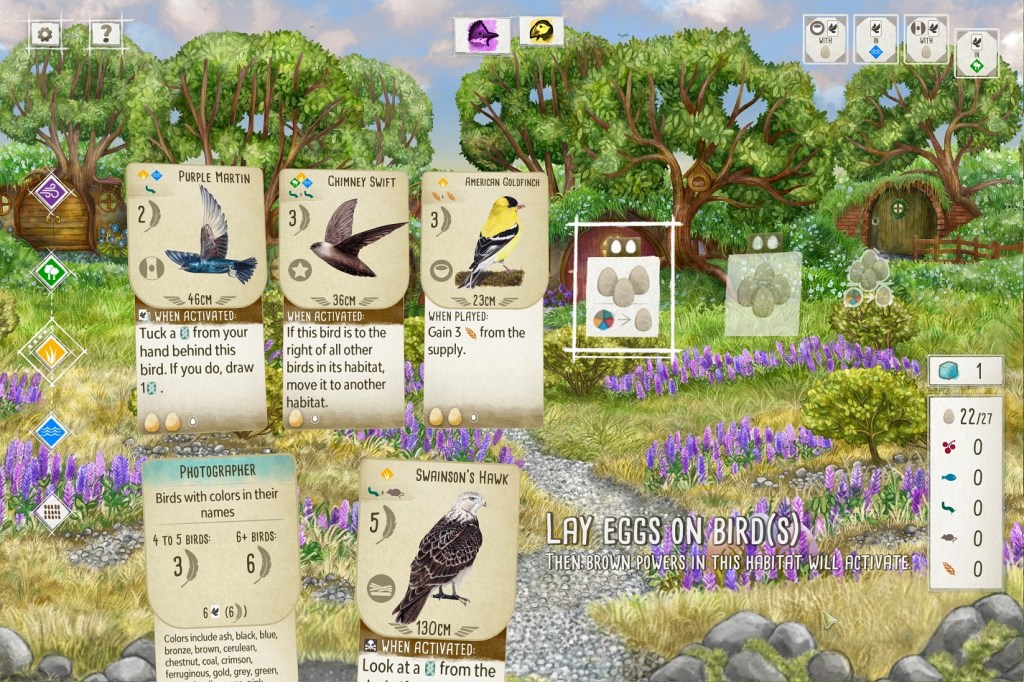Open the gear settings menu

[44, 34]
